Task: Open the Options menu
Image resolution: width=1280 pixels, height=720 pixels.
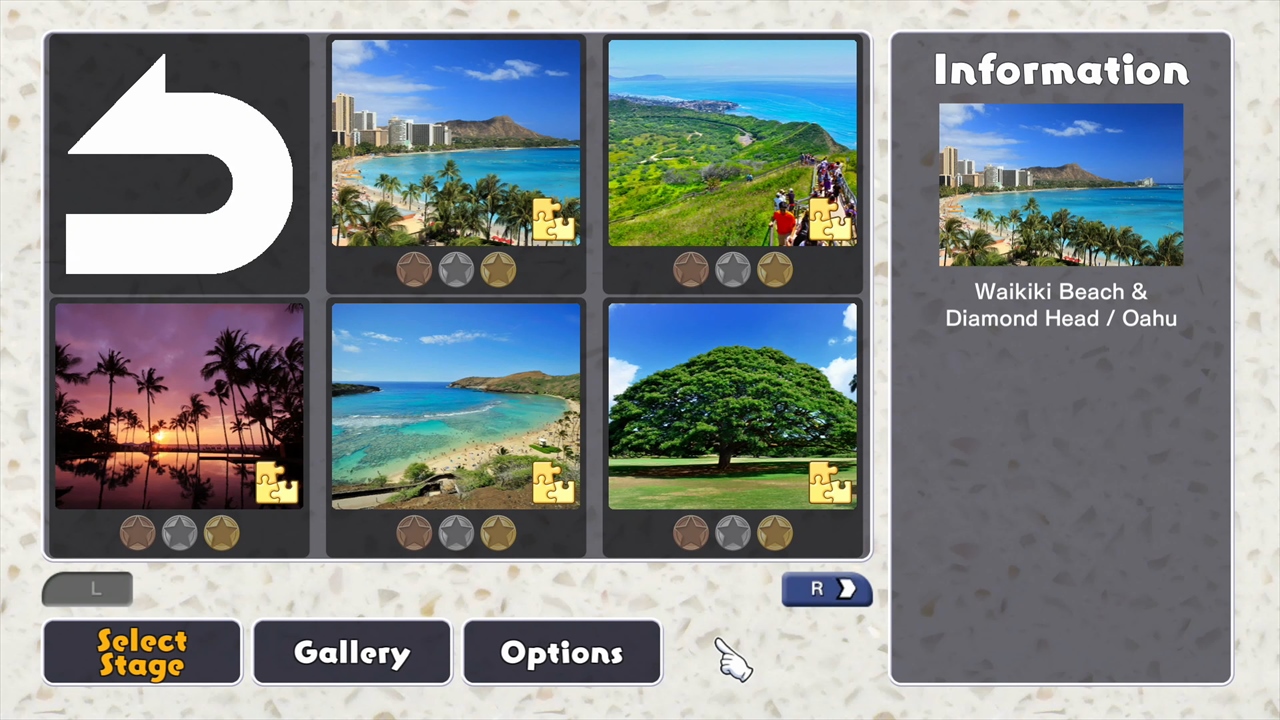Action: 561,652
